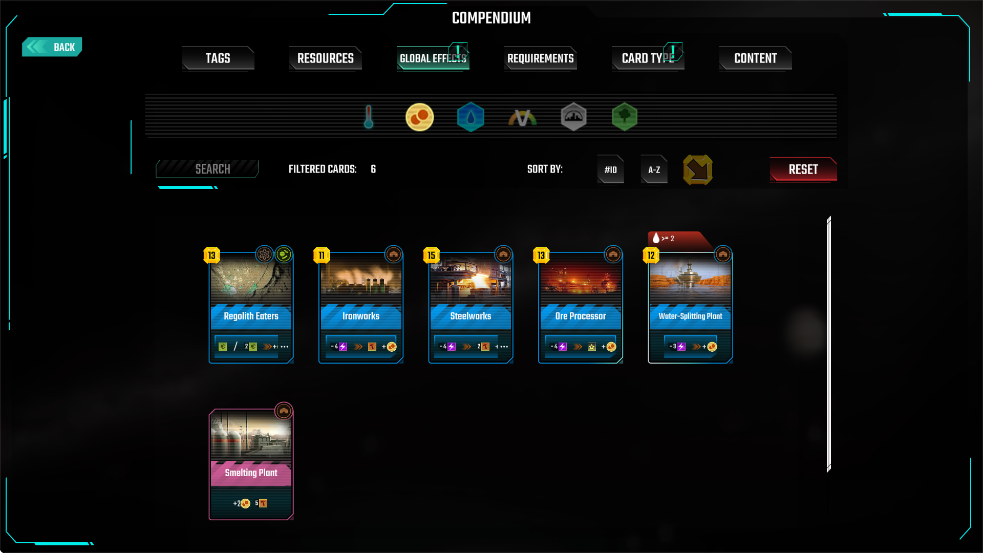Screen dimensions: 983x553
Task: Toggle the terraform rating gauge filter
Action: [522, 118]
